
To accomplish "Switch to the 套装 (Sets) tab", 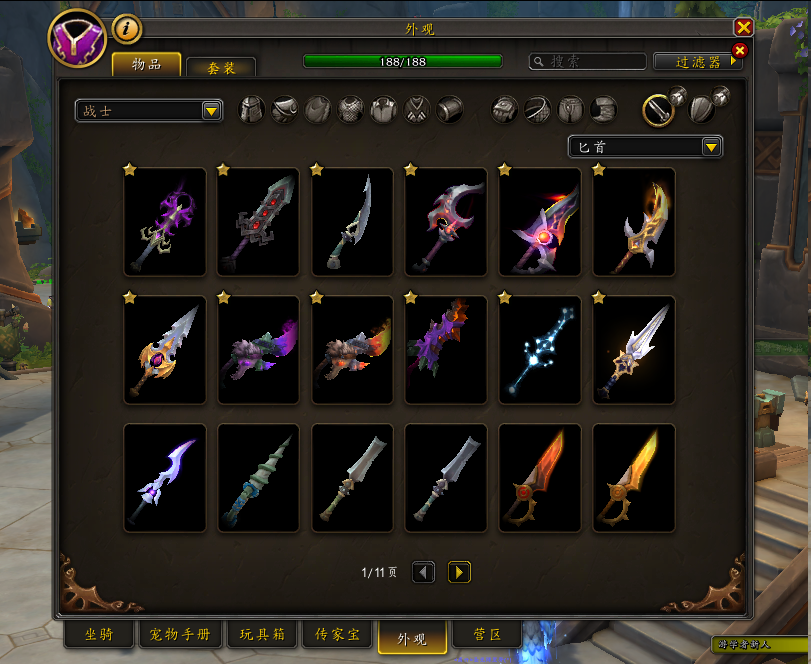I will pos(221,68).
